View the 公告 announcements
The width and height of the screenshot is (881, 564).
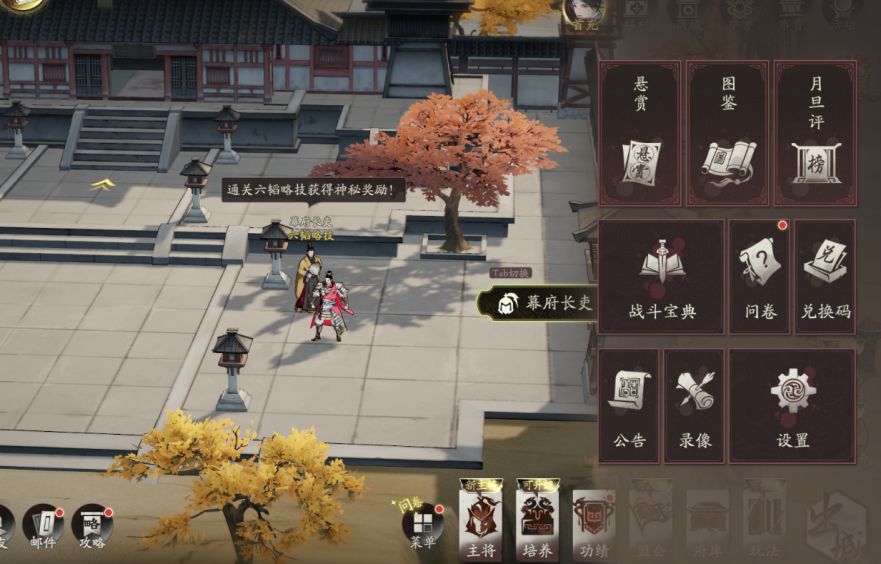(629, 405)
